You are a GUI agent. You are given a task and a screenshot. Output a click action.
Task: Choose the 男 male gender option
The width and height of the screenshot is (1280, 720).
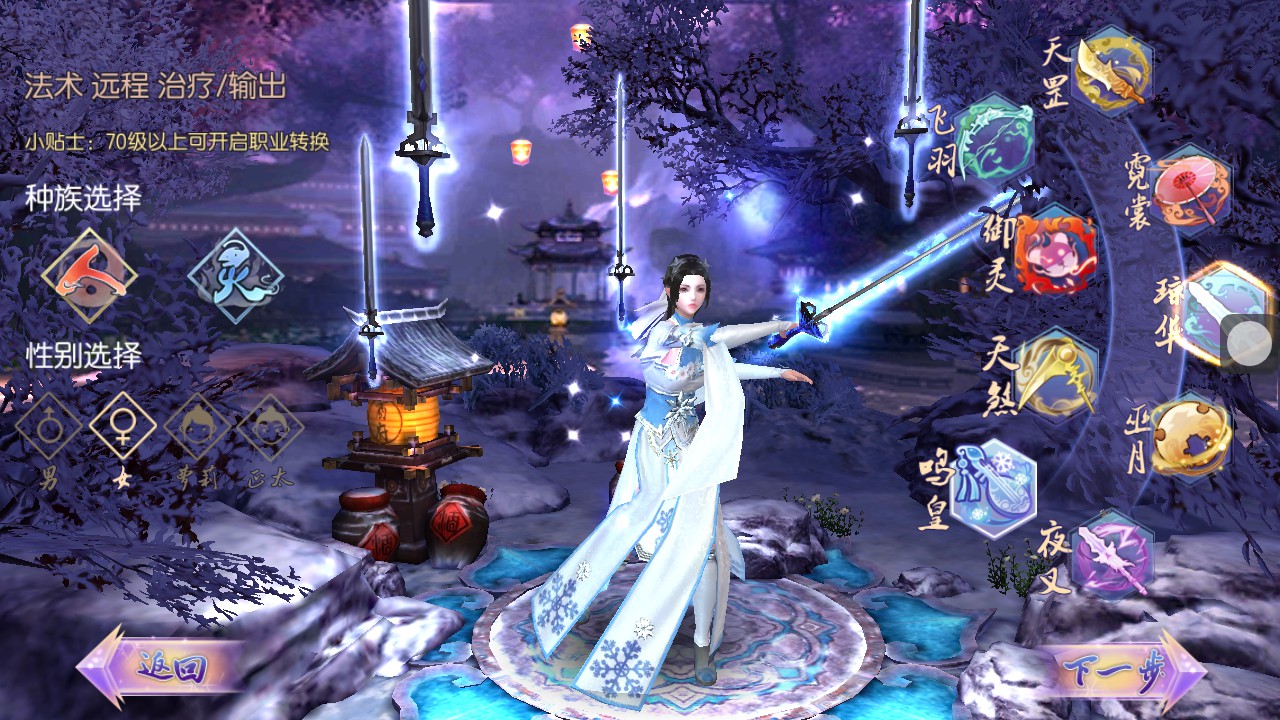[x=49, y=427]
